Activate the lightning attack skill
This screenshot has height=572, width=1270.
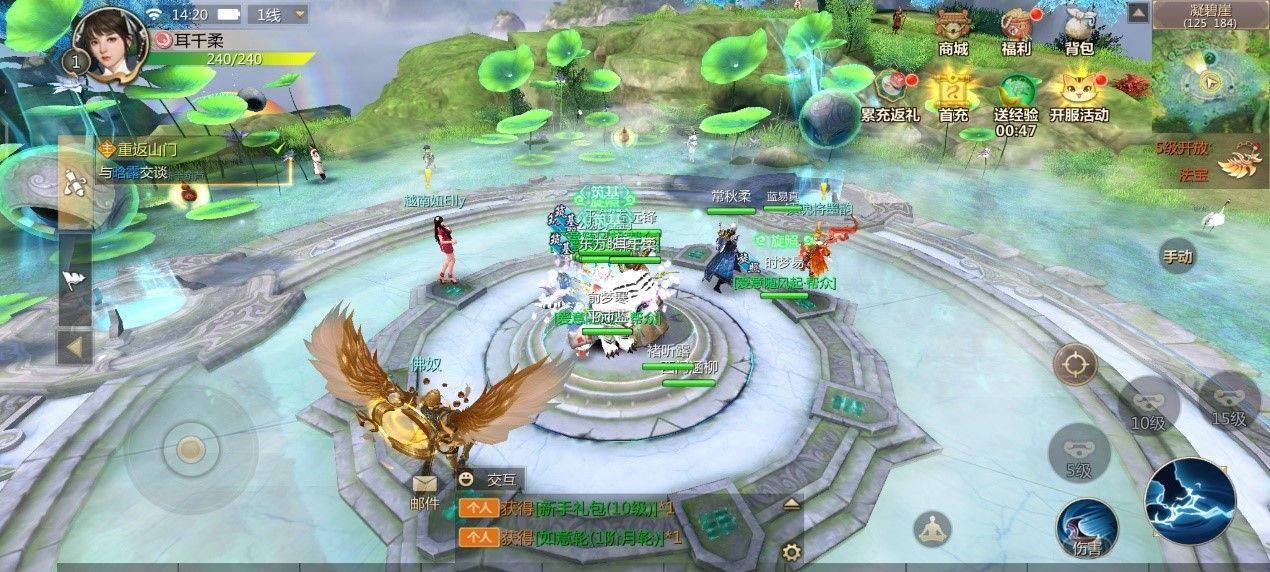click(1189, 502)
